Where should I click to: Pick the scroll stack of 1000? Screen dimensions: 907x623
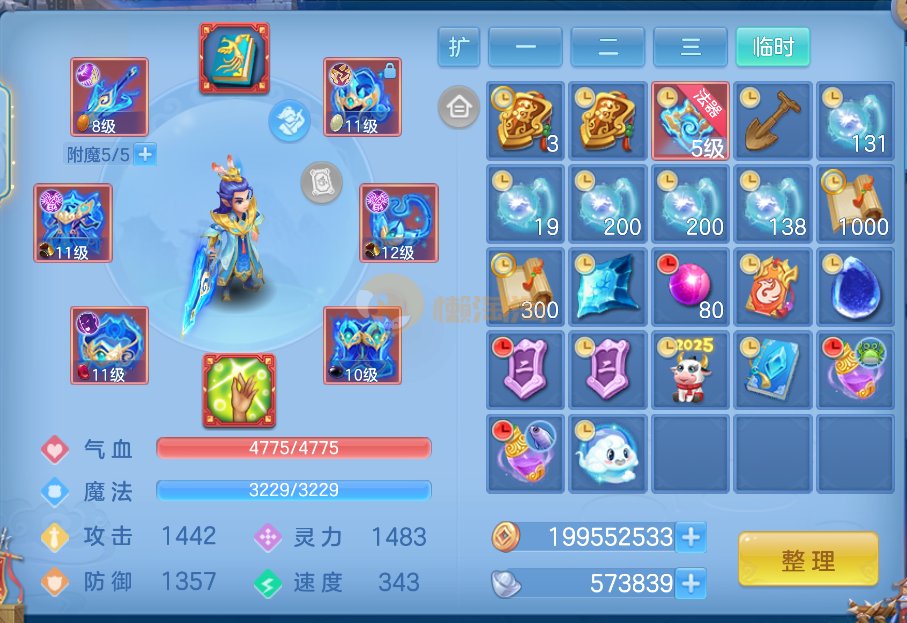pyautogui.click(x=855, y=204)
